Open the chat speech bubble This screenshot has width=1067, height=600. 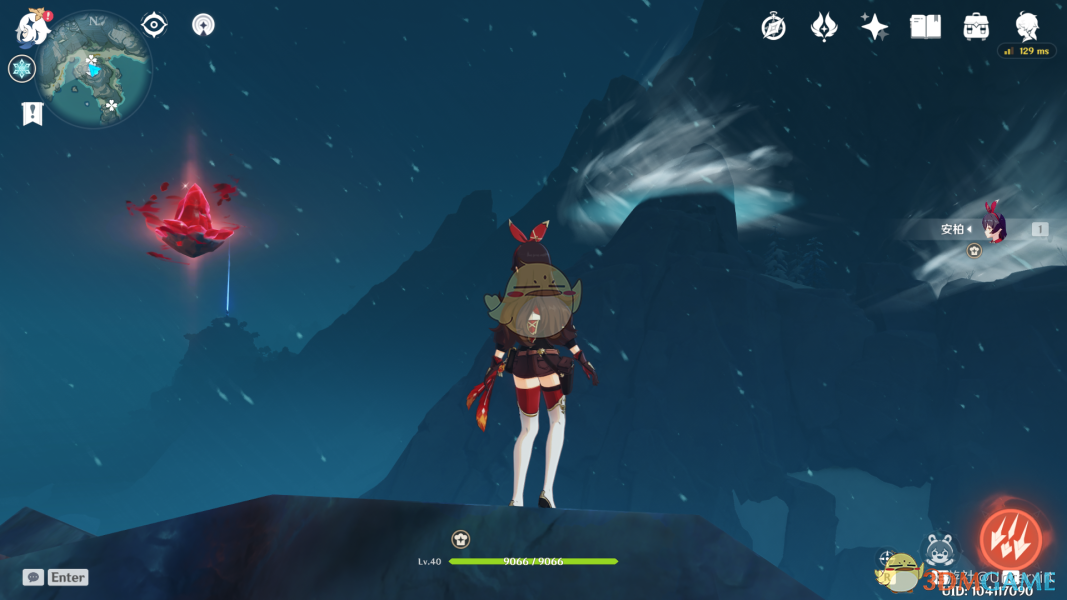(33, 577)
